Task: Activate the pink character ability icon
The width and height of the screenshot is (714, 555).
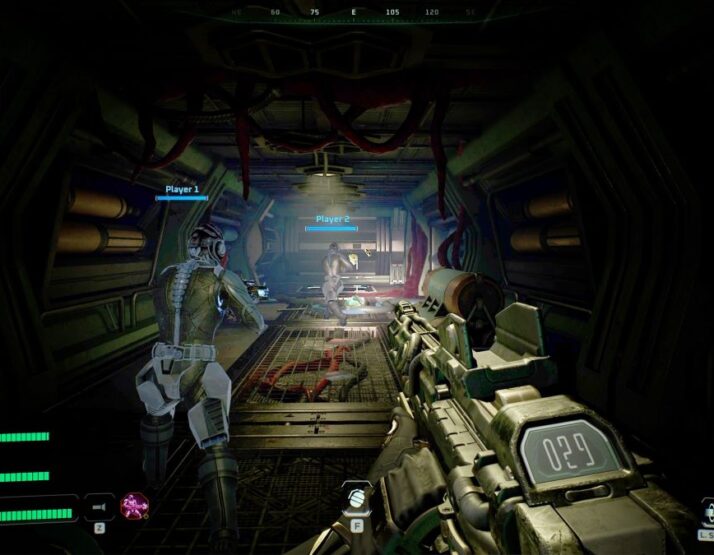Action: (x=133, y=506)
